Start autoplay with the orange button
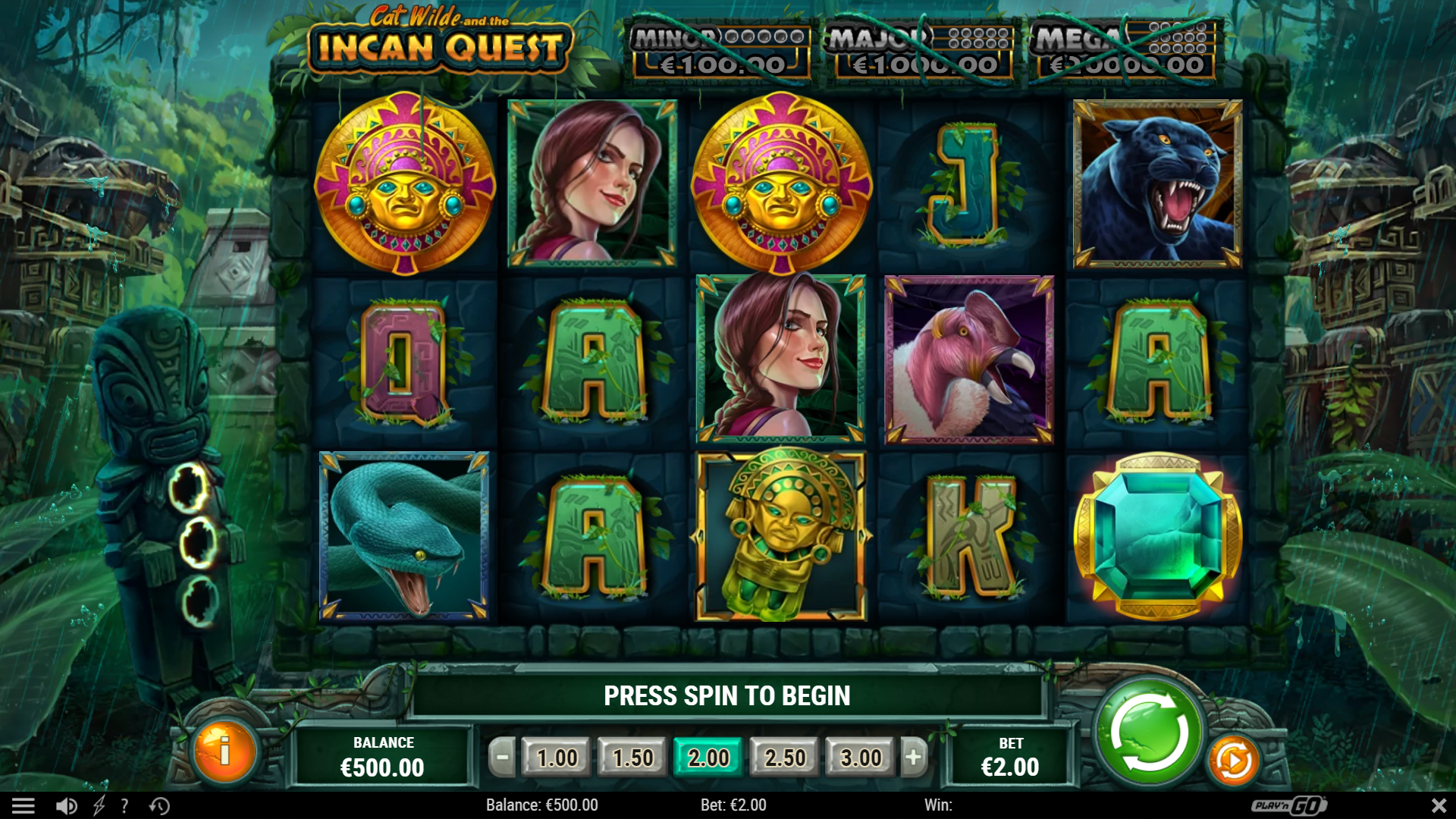 point(1233,760)
